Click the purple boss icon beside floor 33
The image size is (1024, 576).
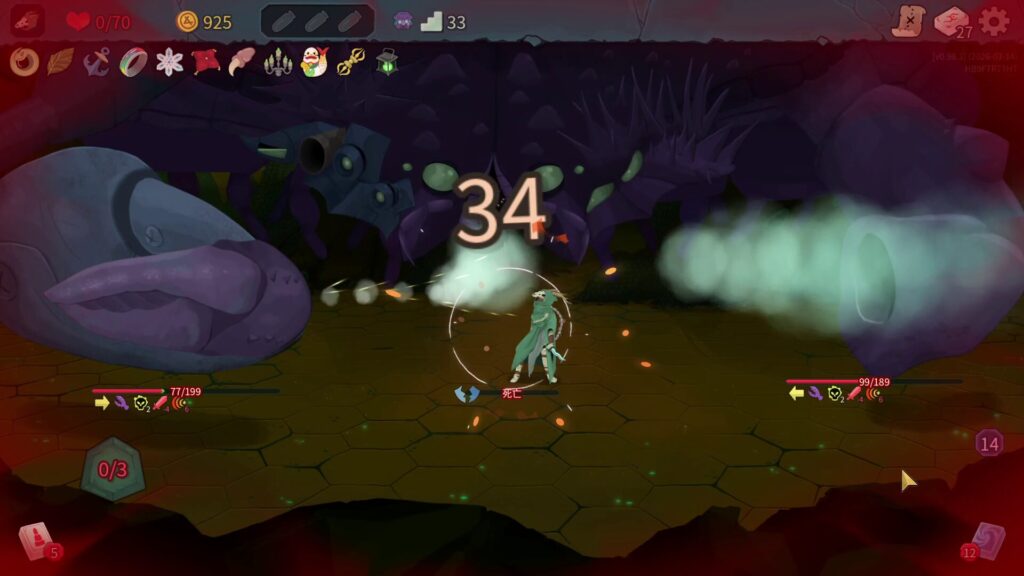(x=402, y=21)
